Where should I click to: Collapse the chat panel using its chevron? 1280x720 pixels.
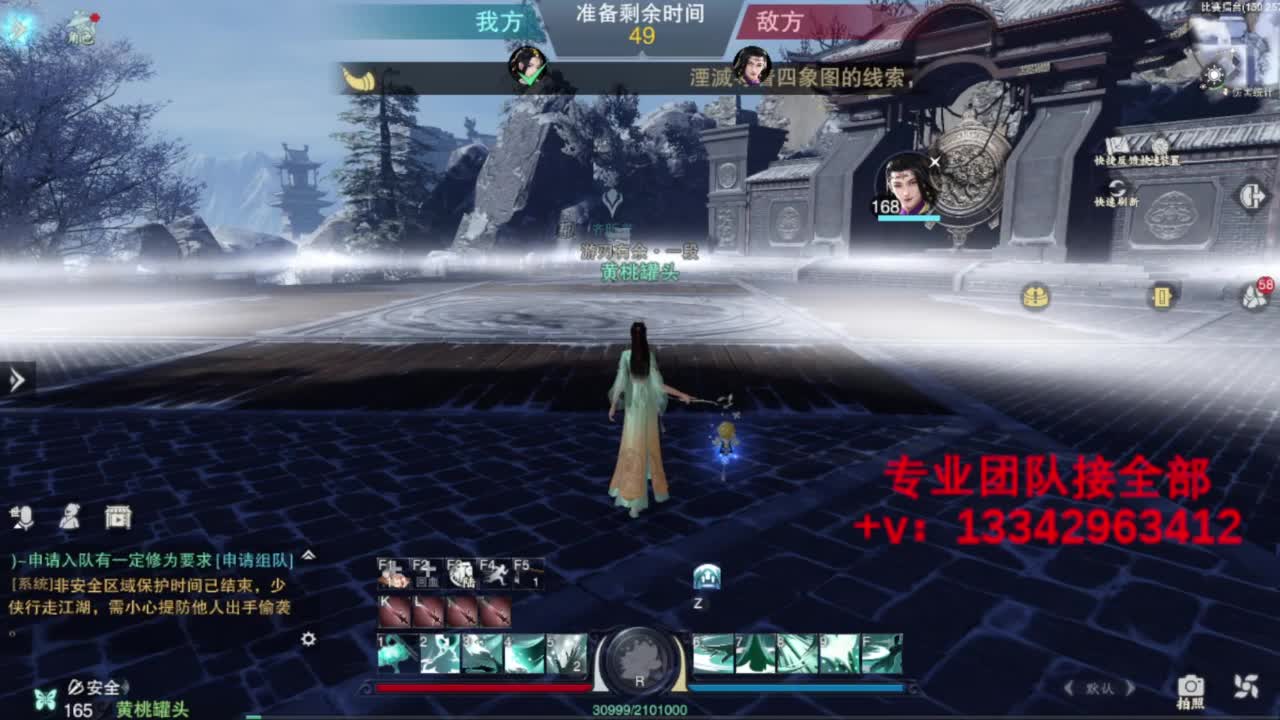point(307,557)
